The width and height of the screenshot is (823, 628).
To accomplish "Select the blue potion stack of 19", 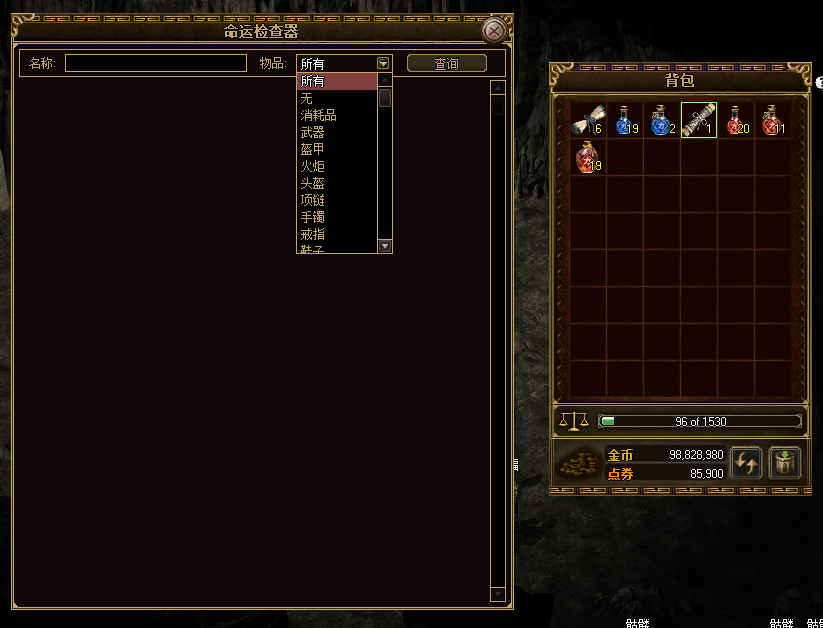I will click(x=625, y=121).
